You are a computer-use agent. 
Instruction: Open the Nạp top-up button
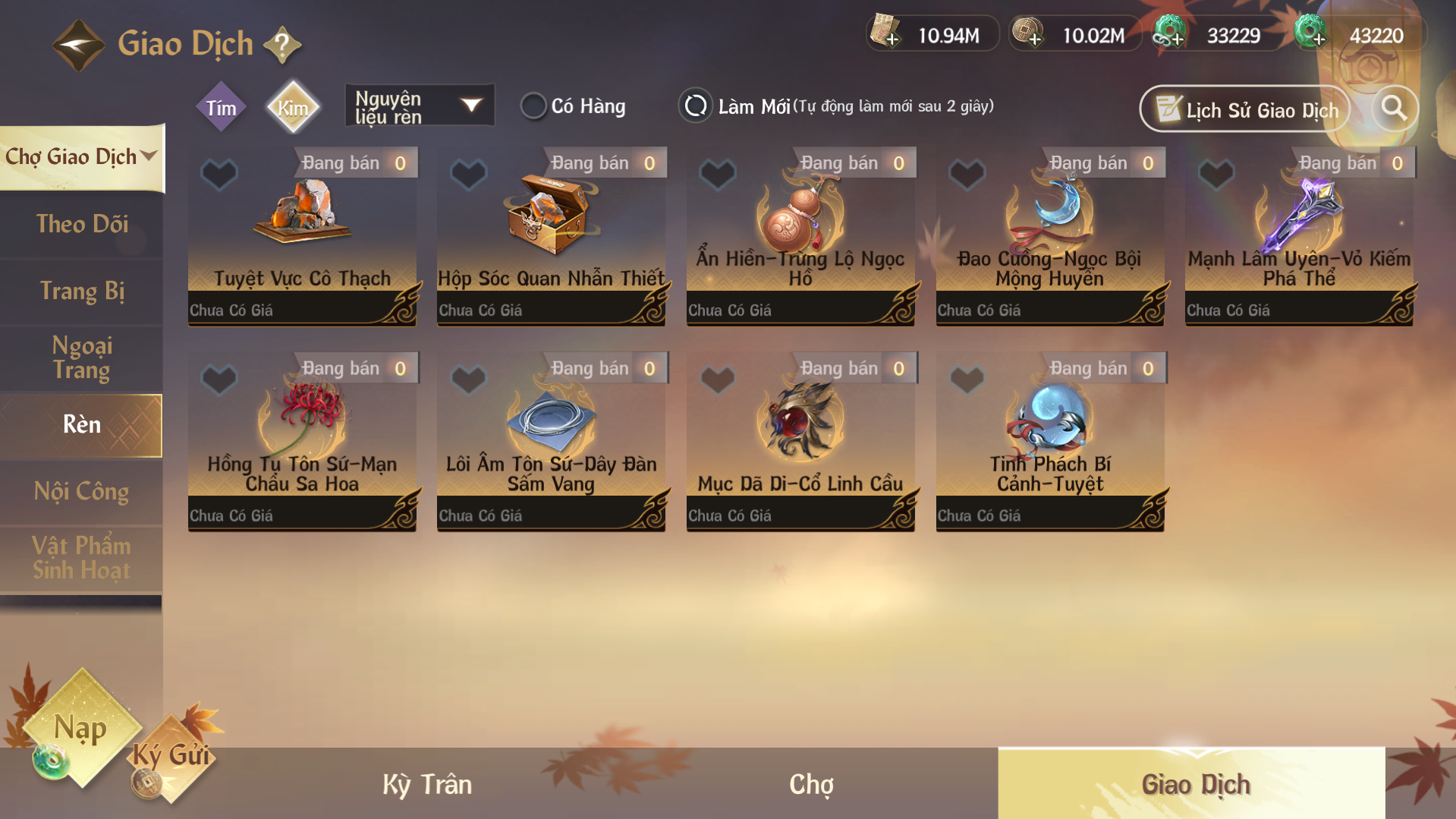click(81, 729)
